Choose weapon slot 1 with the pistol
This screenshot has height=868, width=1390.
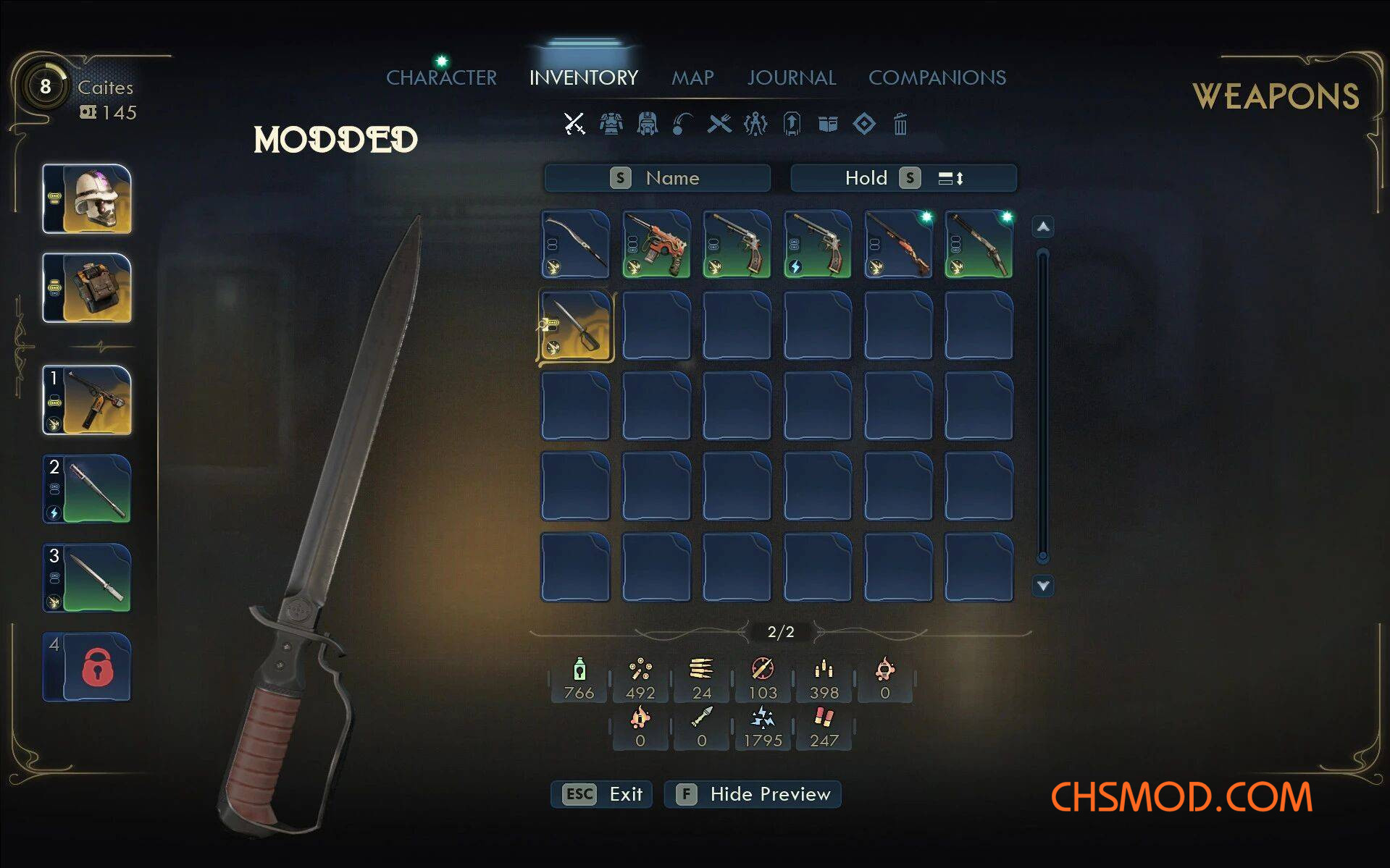pos(87,400)
